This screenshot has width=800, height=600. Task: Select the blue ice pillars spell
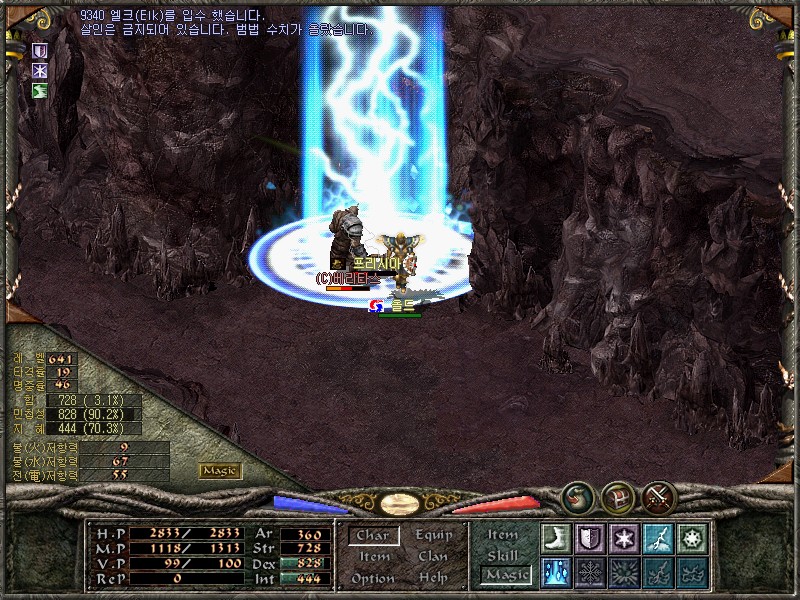[557, 571]
